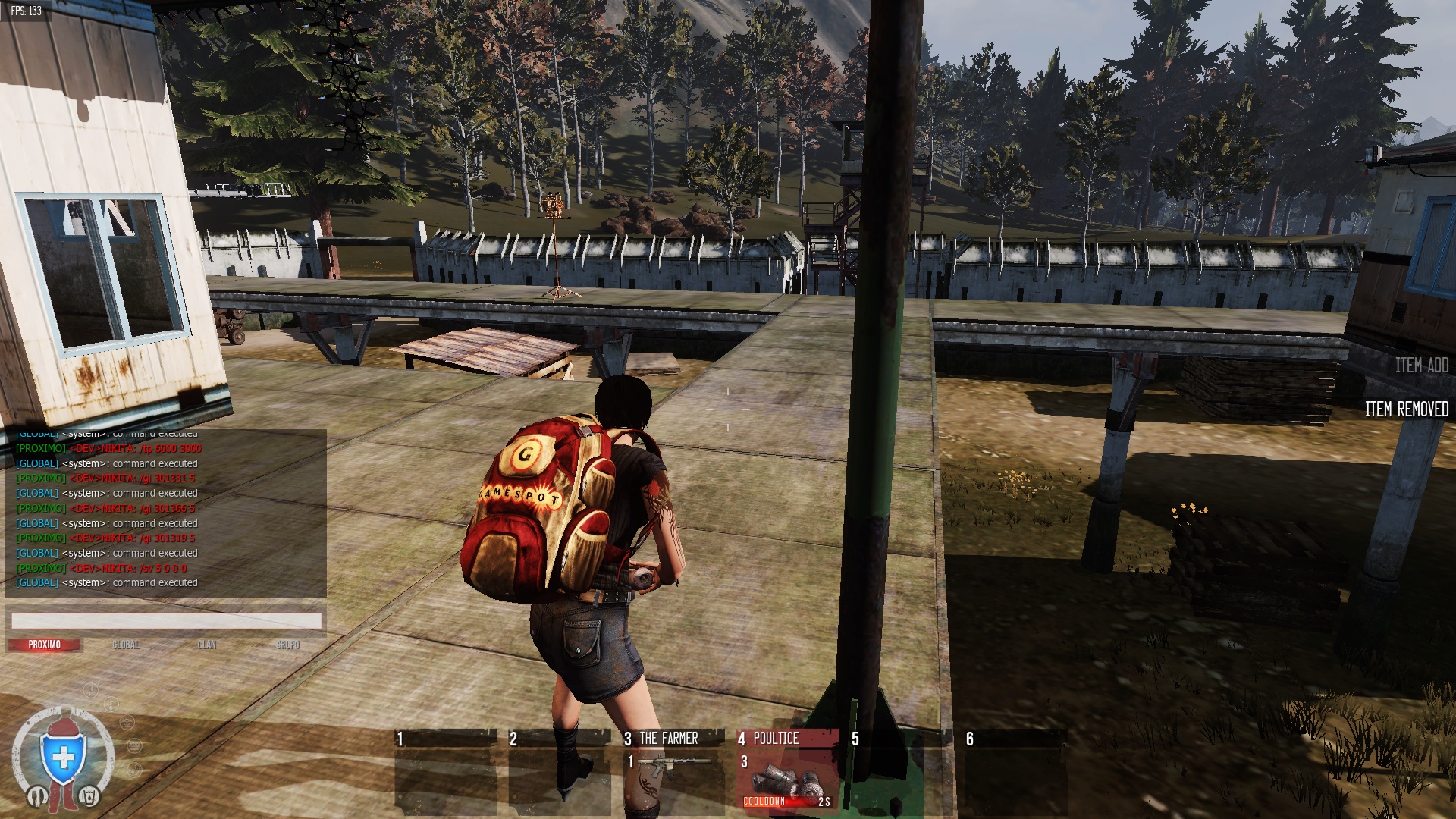Click the water cup thirst icon
The height and width of the screenshot is (819, 1456).
pos(89,796)
